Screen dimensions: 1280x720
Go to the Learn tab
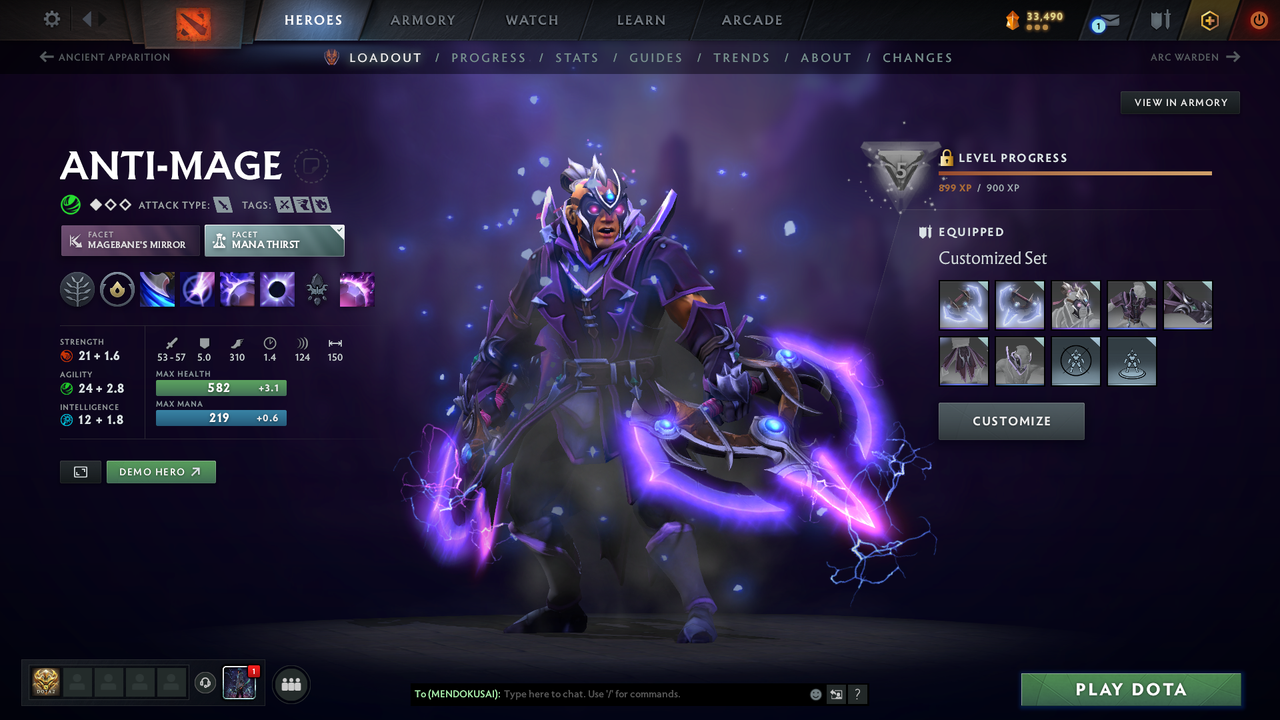click(x=641, y=20)
